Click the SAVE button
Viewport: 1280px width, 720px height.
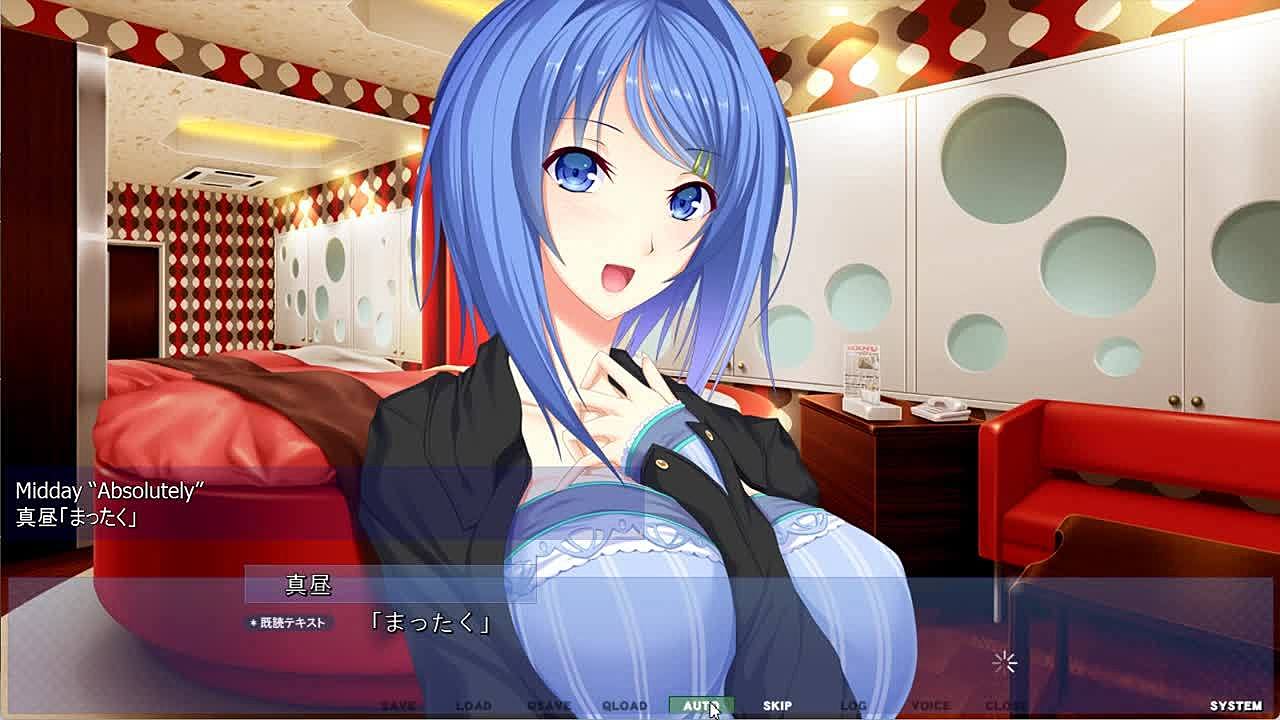(398, 706)
